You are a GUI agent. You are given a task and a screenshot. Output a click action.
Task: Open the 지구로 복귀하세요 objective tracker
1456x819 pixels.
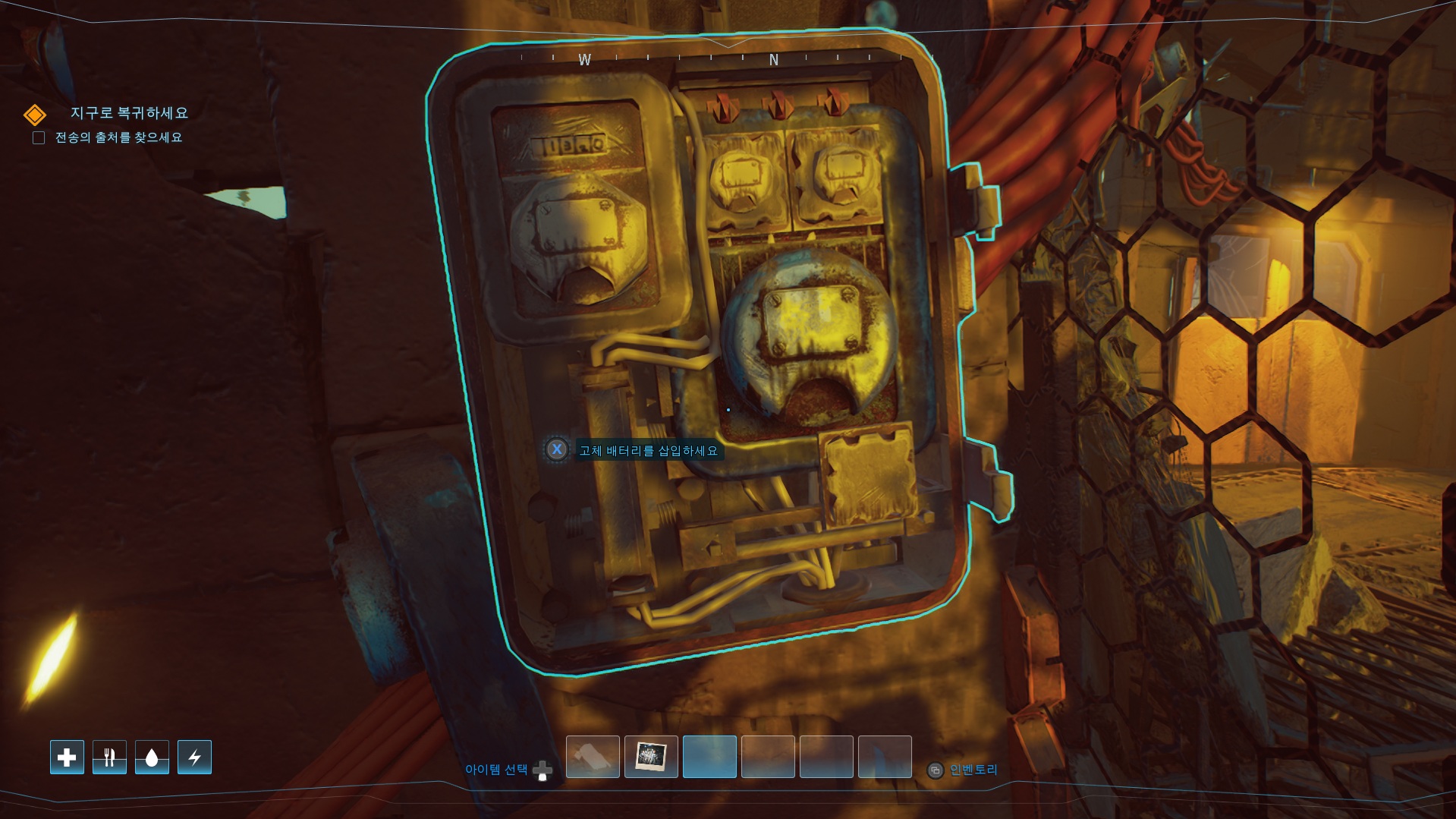(129, 113)
